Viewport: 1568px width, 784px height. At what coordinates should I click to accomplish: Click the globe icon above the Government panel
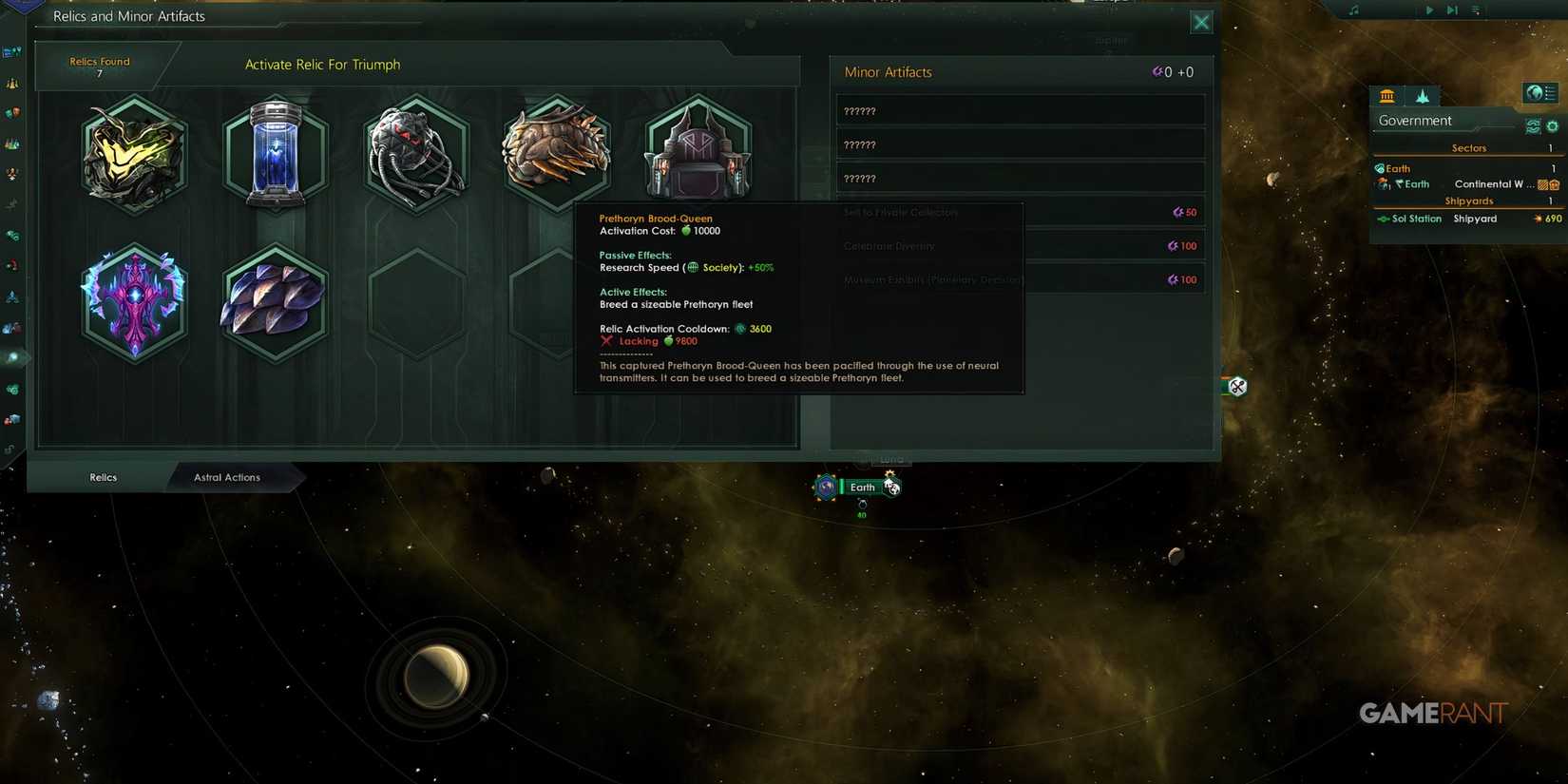point(1539,92)
